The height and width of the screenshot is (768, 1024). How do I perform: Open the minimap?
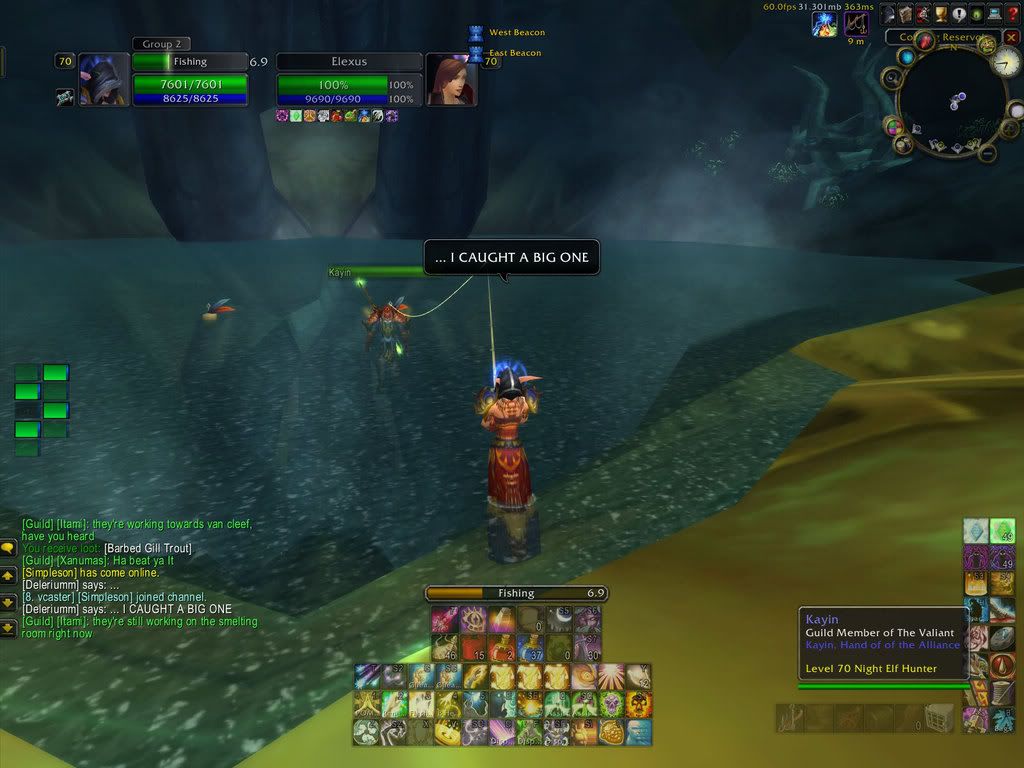pos(951,98)
